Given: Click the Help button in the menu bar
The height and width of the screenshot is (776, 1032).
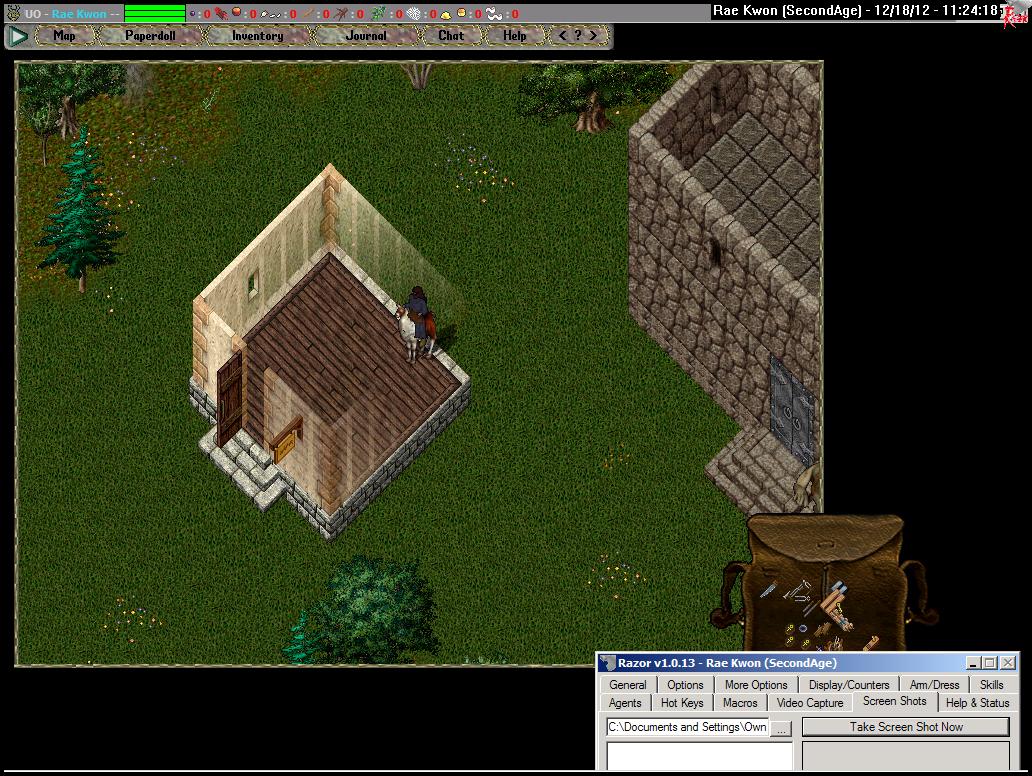Looking at the screenshot, I should [x=514, y=36].
